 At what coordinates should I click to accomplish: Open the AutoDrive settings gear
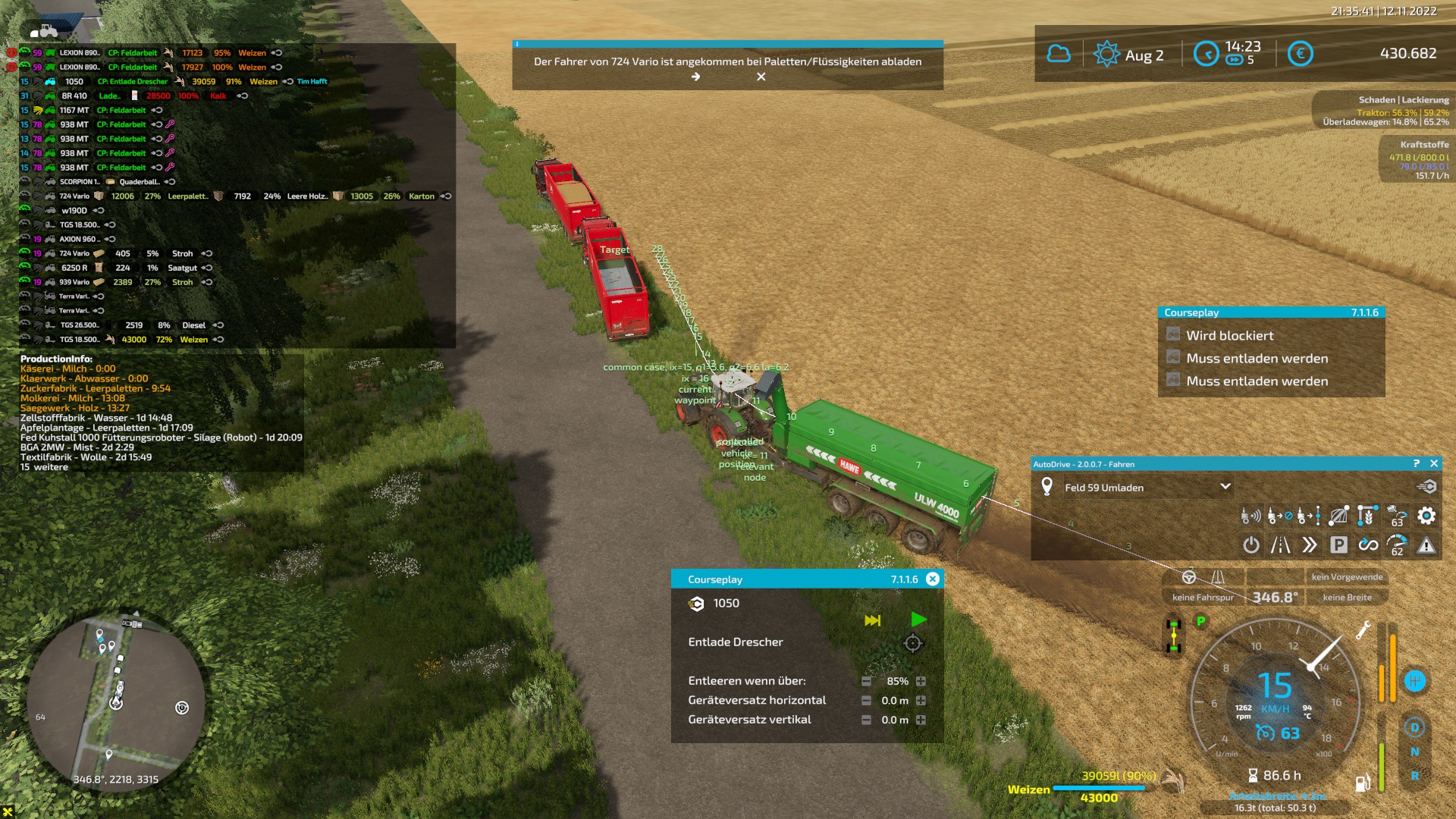[1426, 516]
